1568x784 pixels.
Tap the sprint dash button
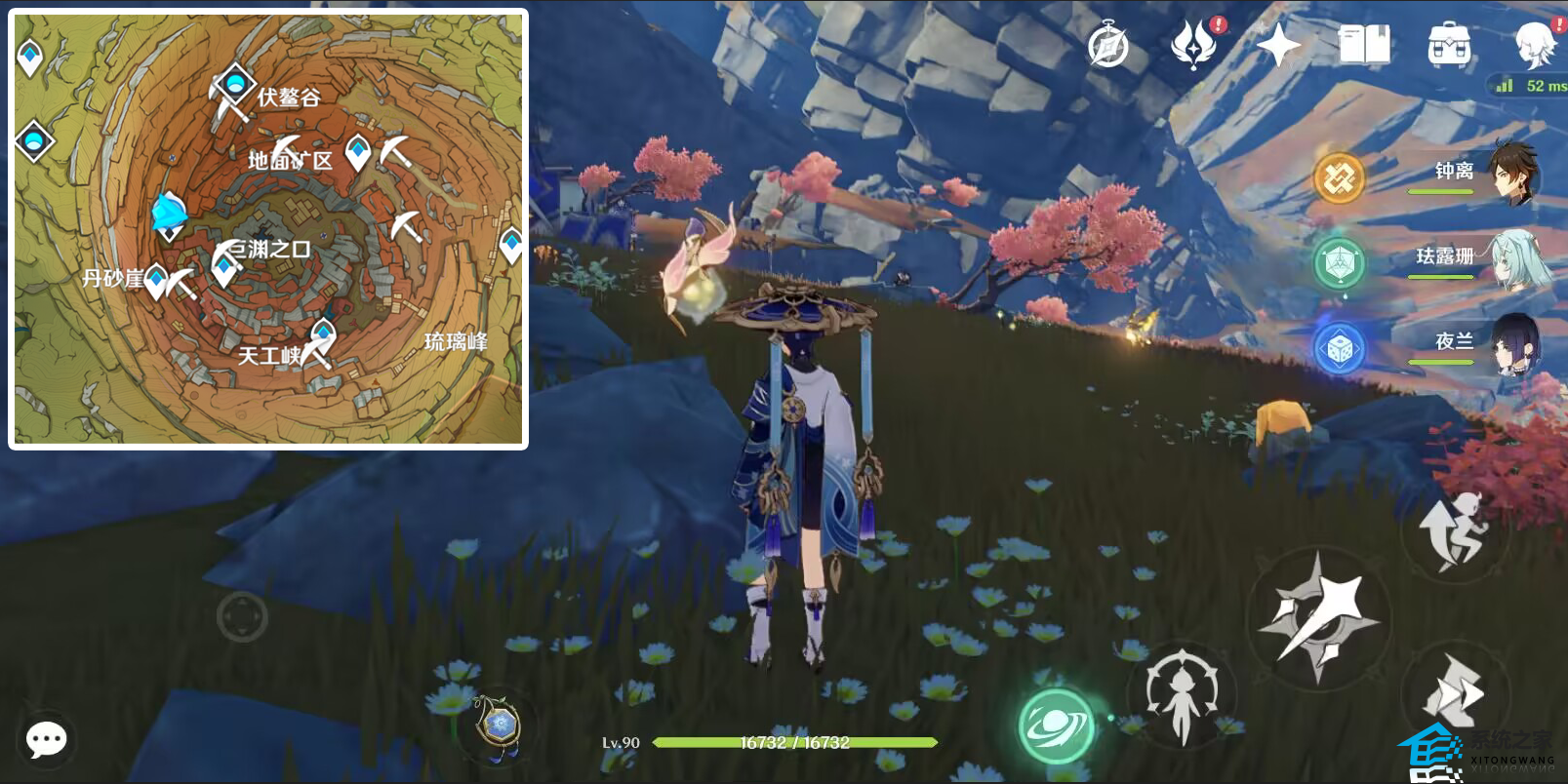coord(1452,690)
